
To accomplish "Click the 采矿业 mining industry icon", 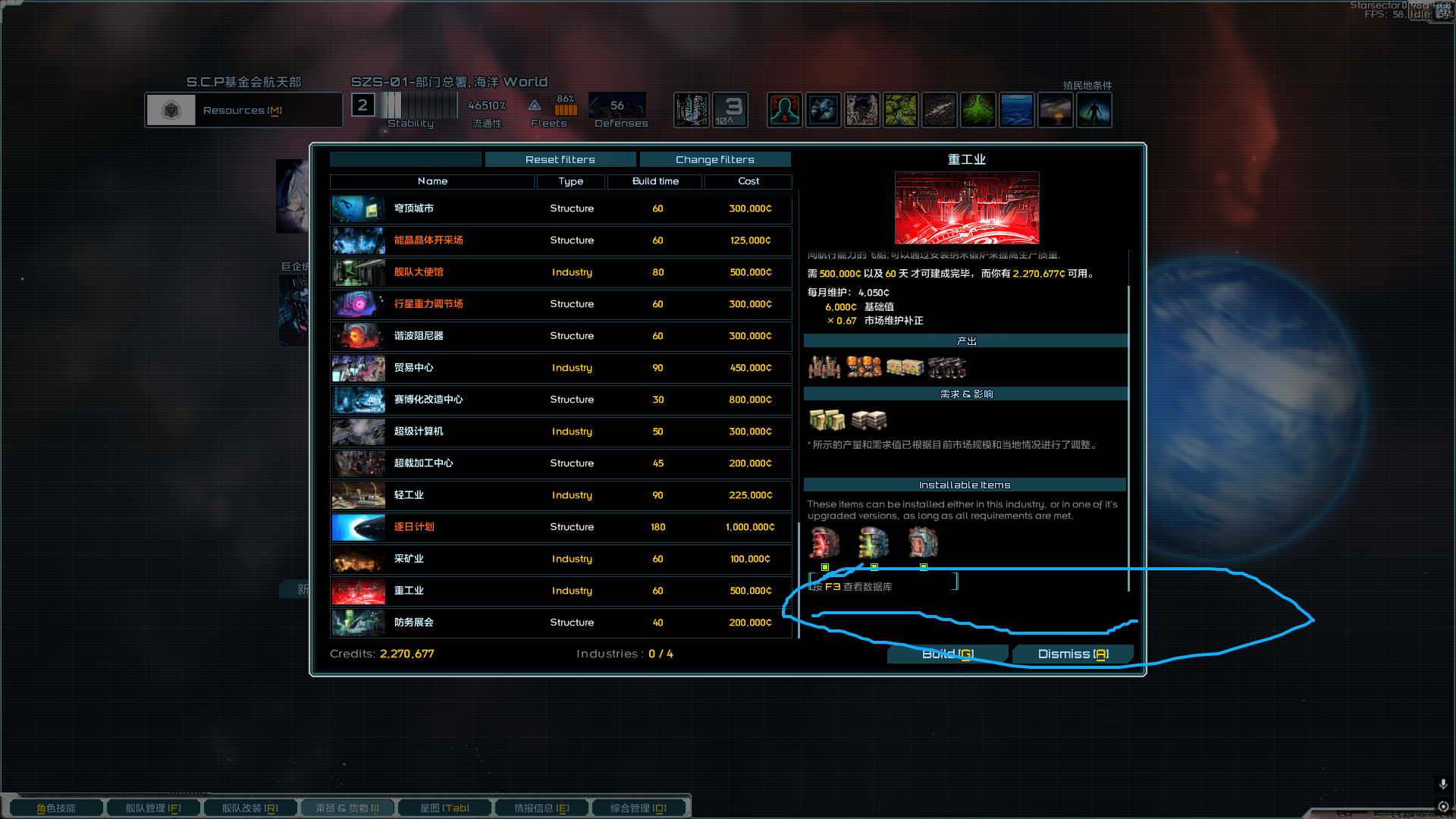I will coord(356,560).
